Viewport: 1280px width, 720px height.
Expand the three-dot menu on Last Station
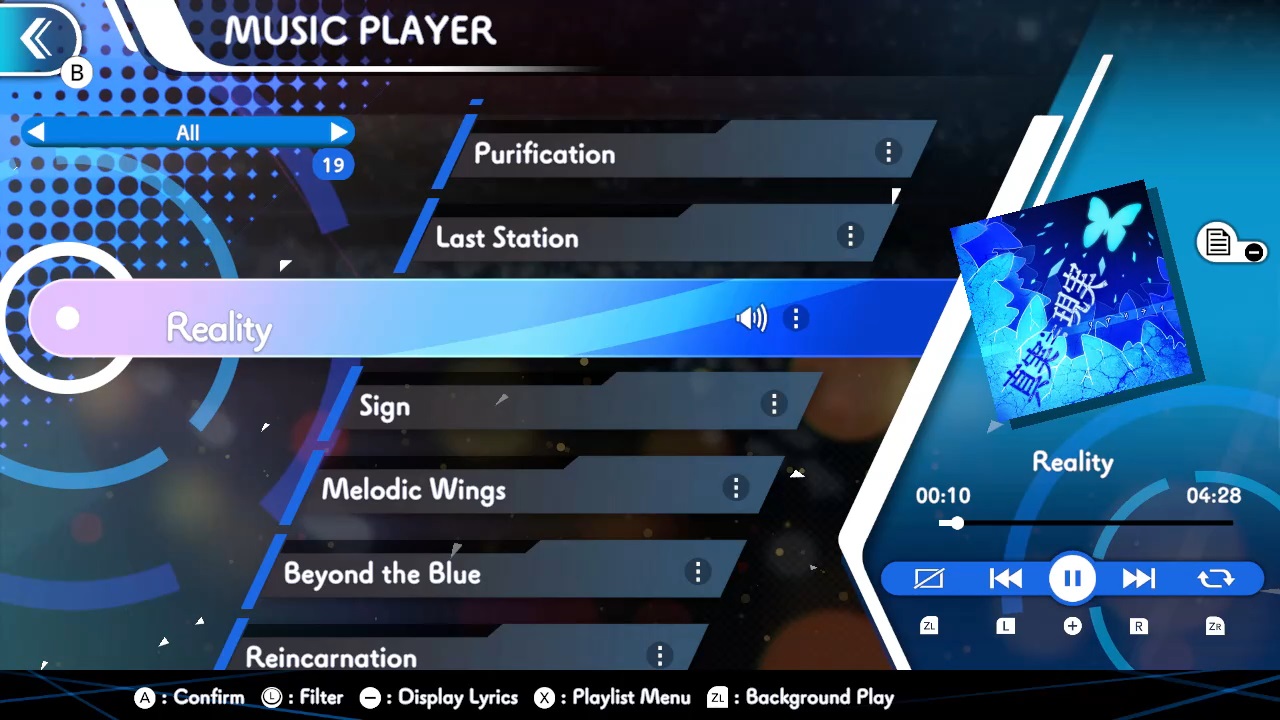850,236
